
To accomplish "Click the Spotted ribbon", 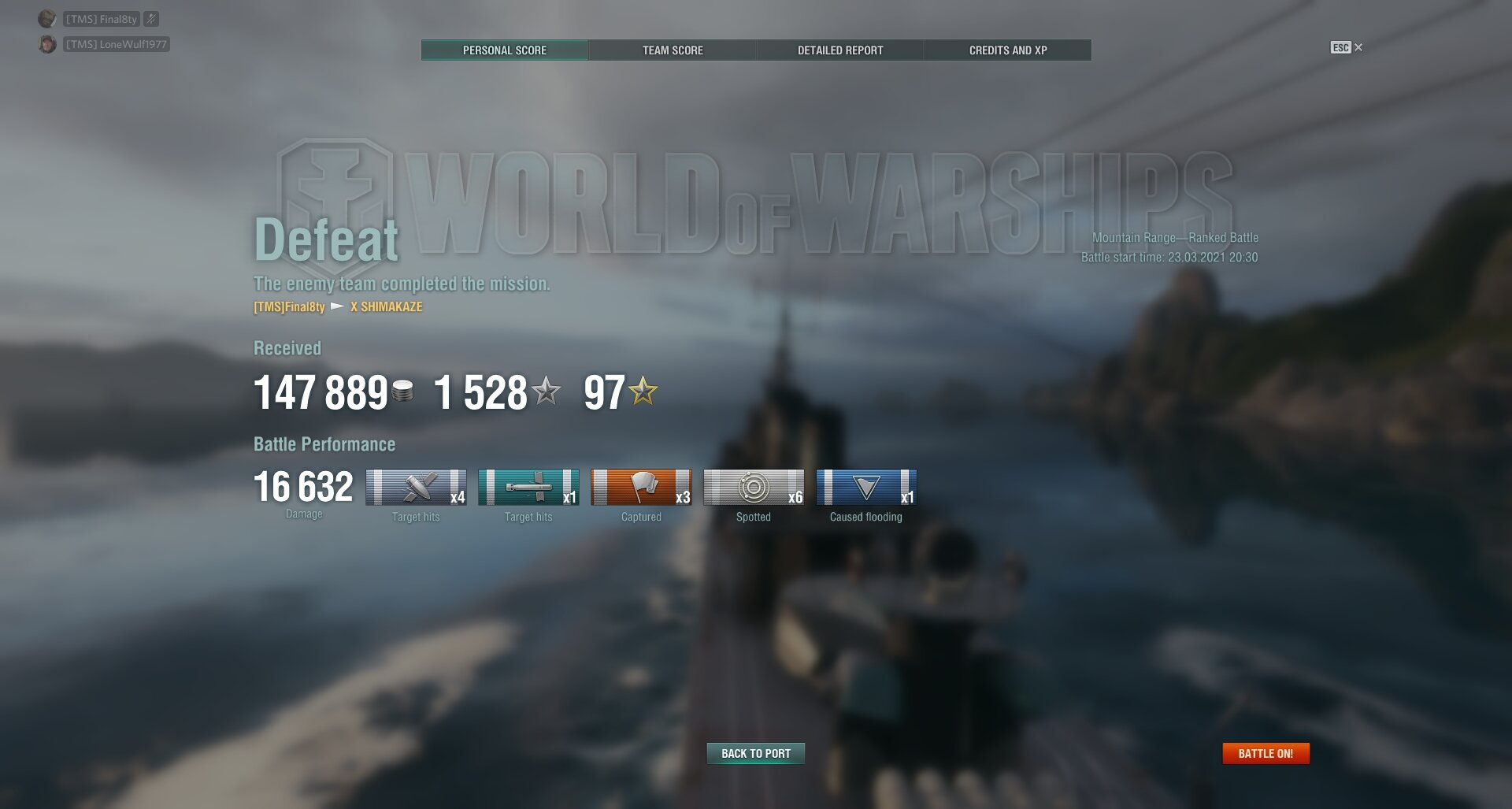I will (x=754, y=488).
